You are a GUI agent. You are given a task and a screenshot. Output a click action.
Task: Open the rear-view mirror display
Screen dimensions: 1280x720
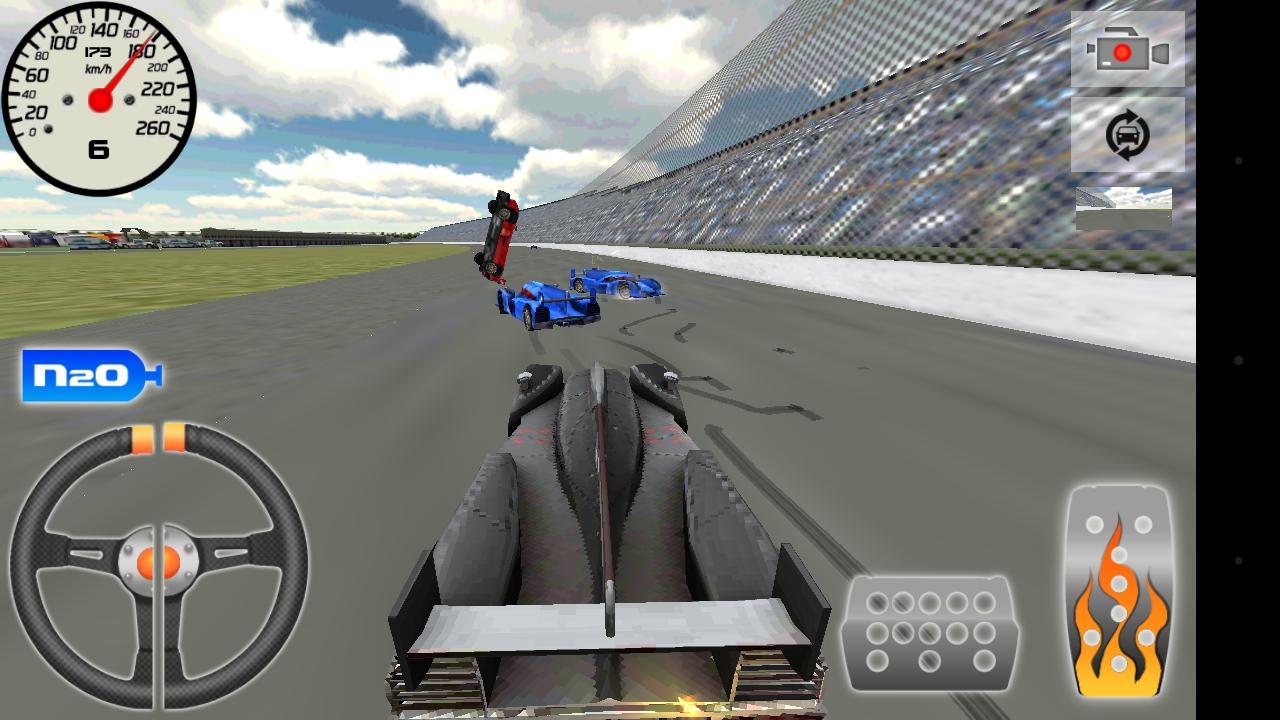(1124, 207)
